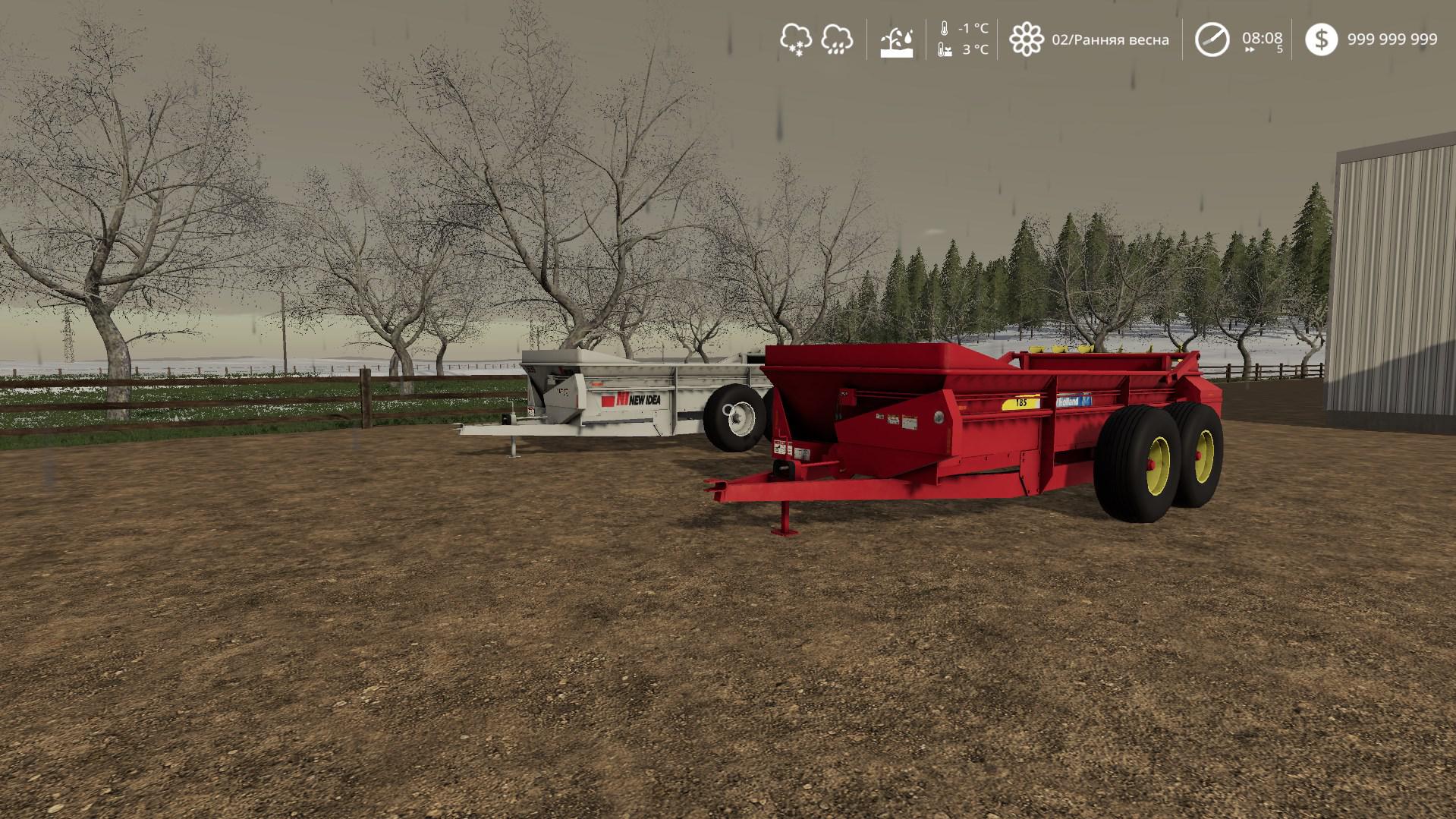This screenshot has height=819, width=1456.
Task: Click the flower season icon
Action: tap(1026, 39)
